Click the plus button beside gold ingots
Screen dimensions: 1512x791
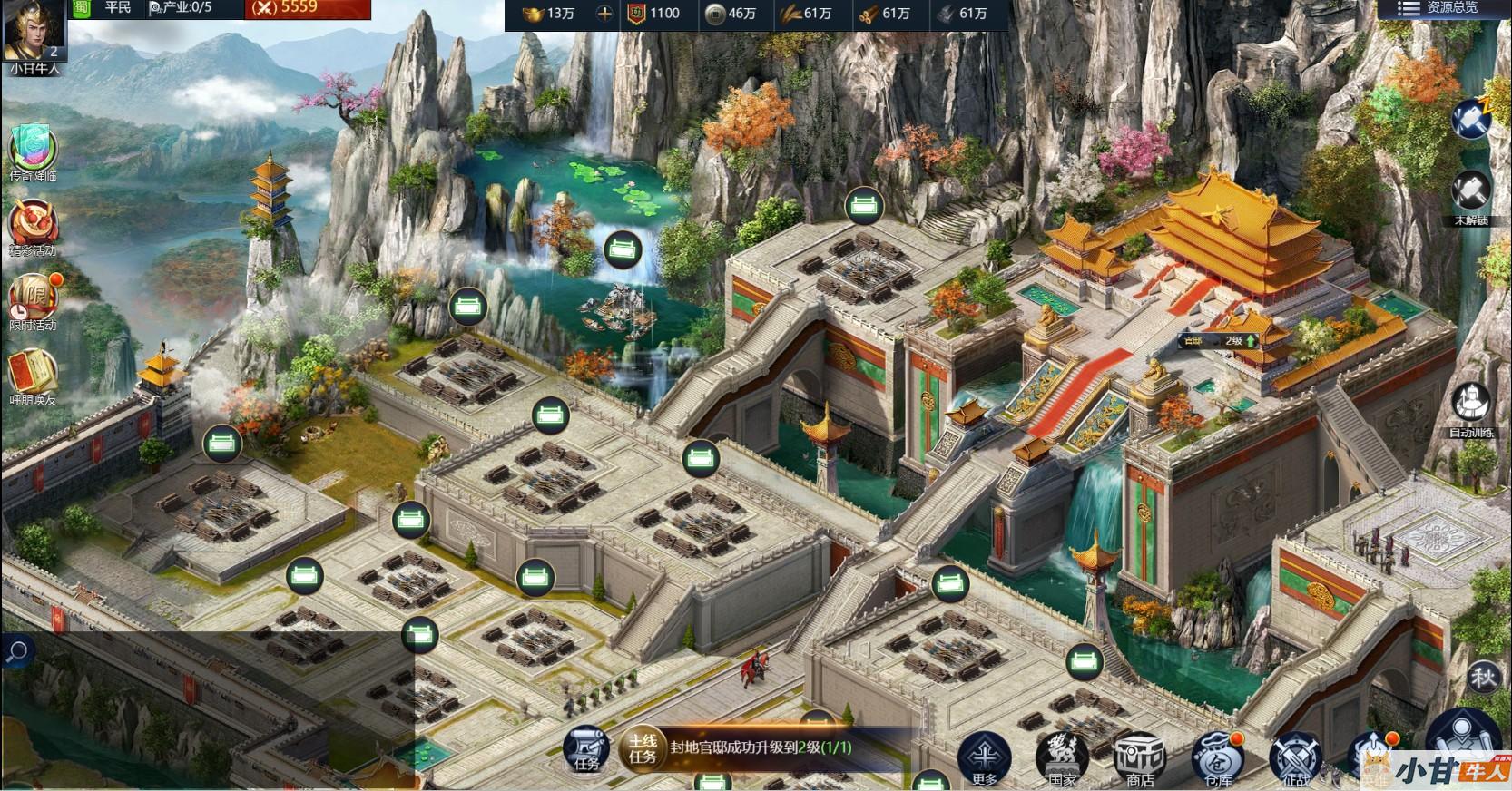pos(604,14)
